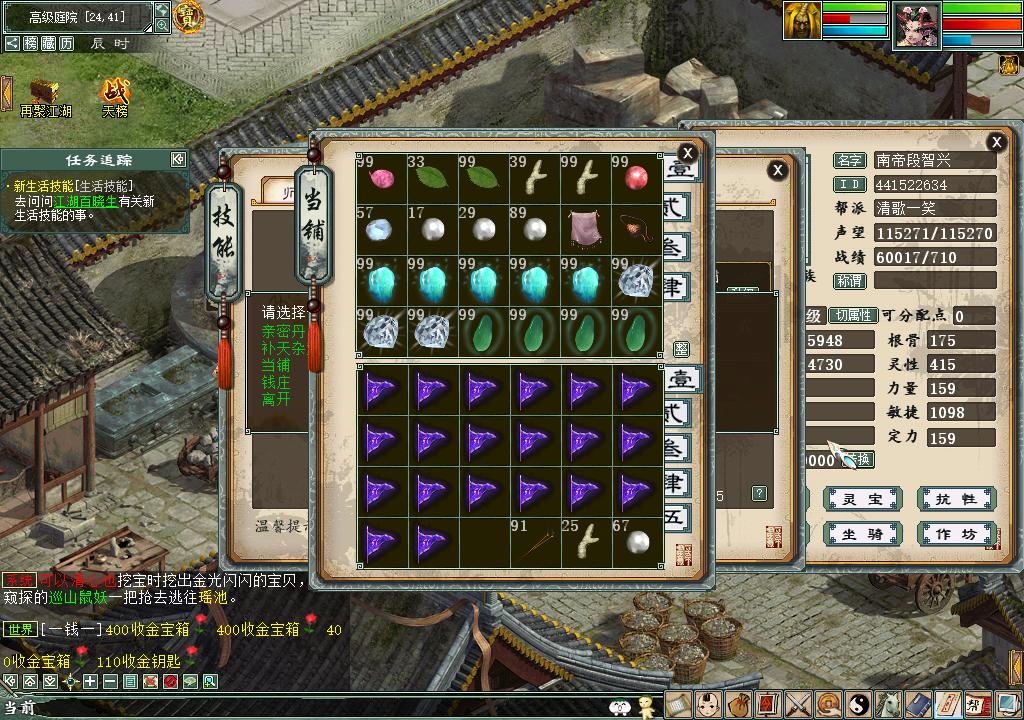Open the 作坊 workshop panel
The width and height of the screenshot is (1024, 720).
955,534
